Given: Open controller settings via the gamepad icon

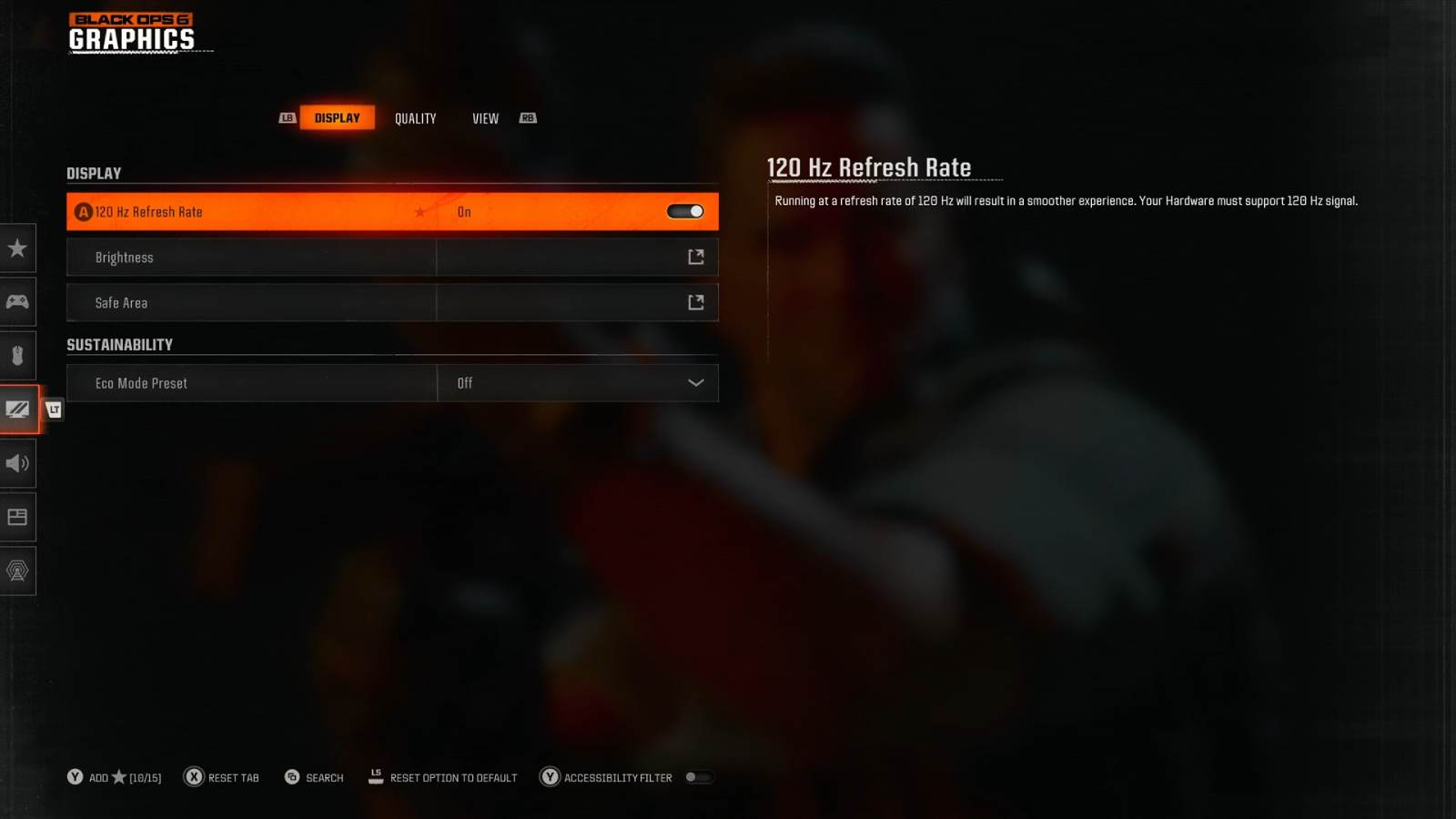Looking at the screenshot, I should (x=18, y=301).
